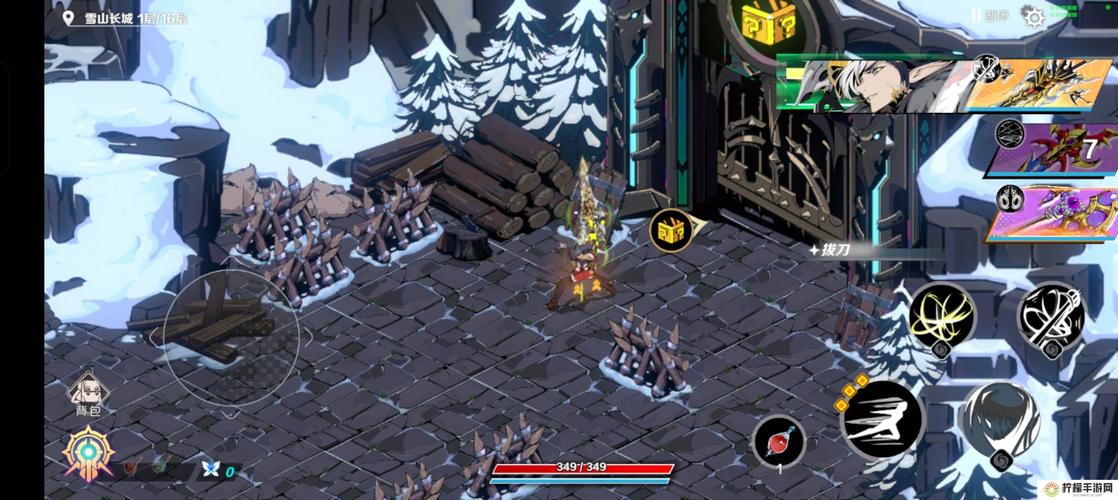Tap the blue butterfly currency icon
Image resolution: width=1118 pixels, height=500 pixels.
(x=210, y=468)
